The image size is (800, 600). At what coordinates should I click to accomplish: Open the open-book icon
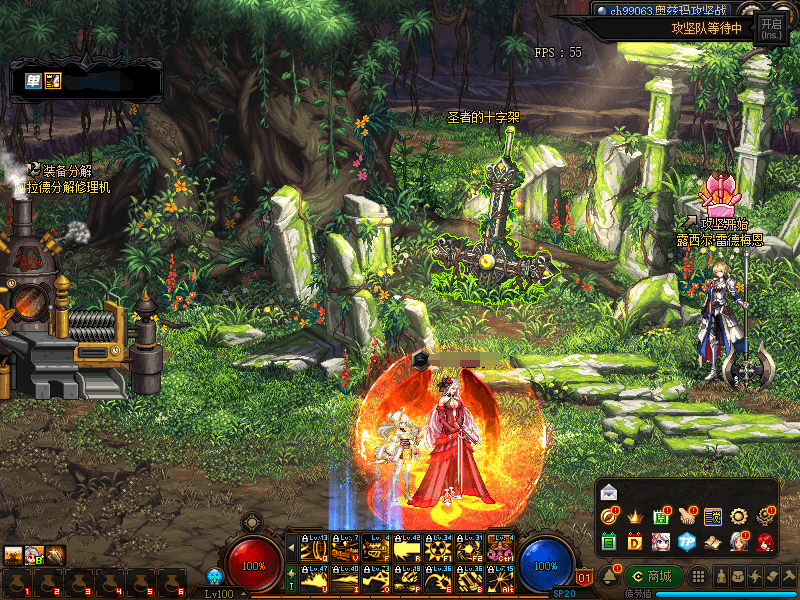coord(712,542)
